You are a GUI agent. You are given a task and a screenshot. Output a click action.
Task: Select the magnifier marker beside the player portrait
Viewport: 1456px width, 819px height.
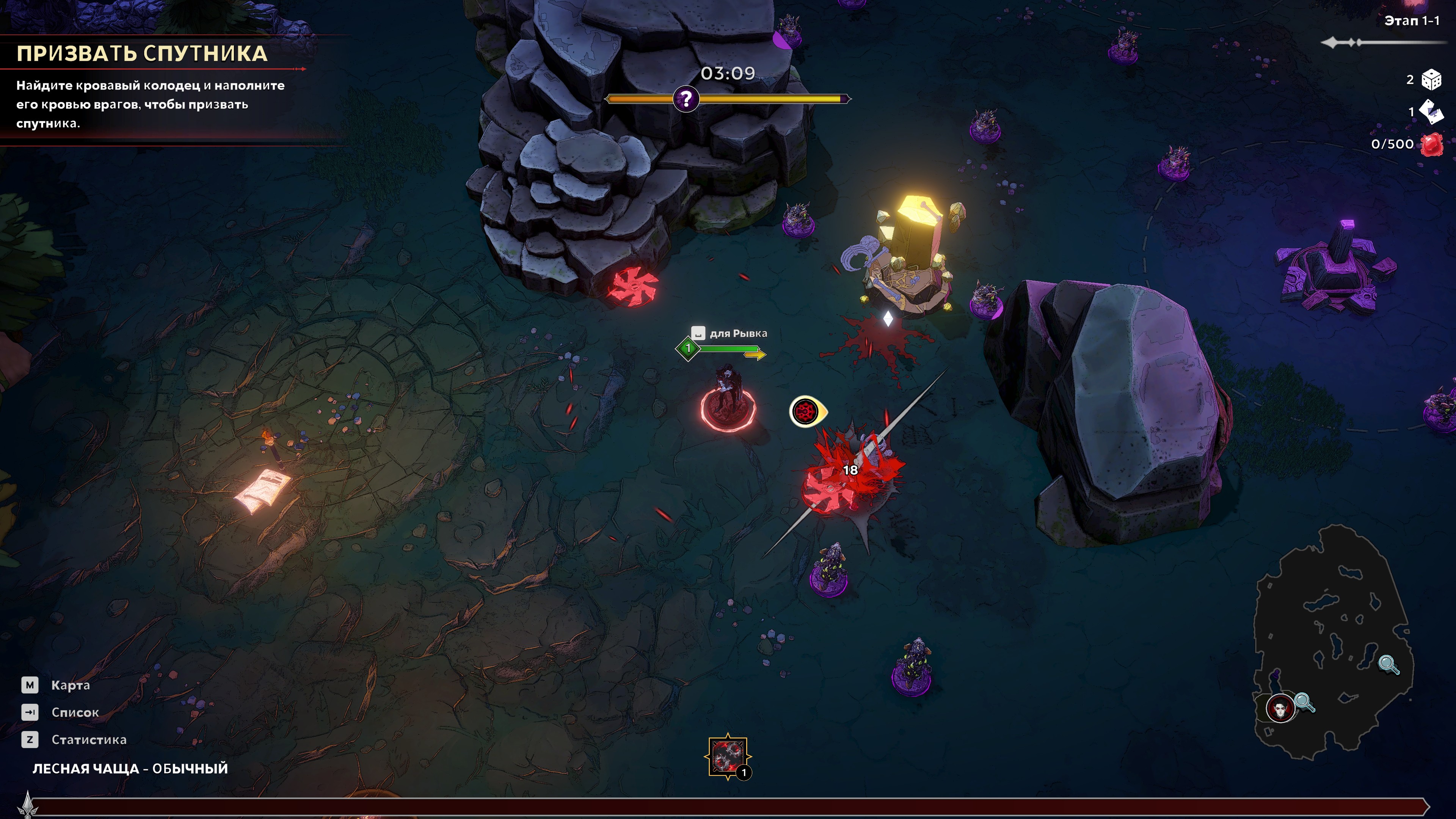pos(1304,703)
